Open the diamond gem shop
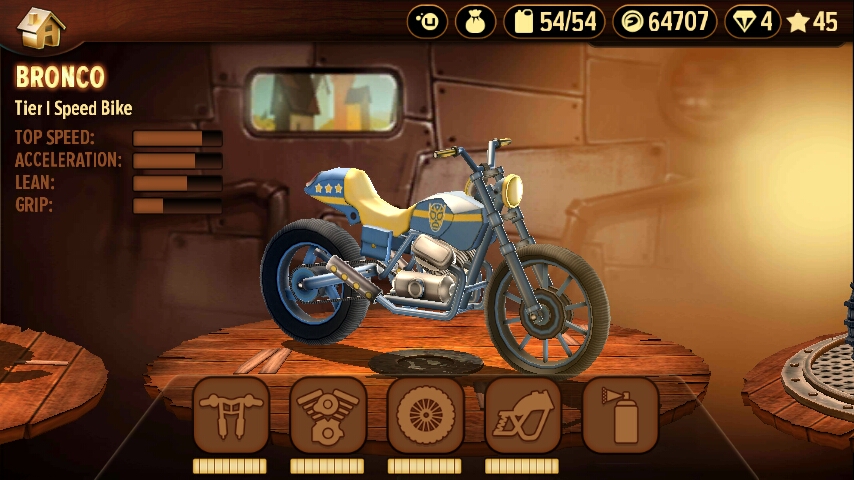 753,21
